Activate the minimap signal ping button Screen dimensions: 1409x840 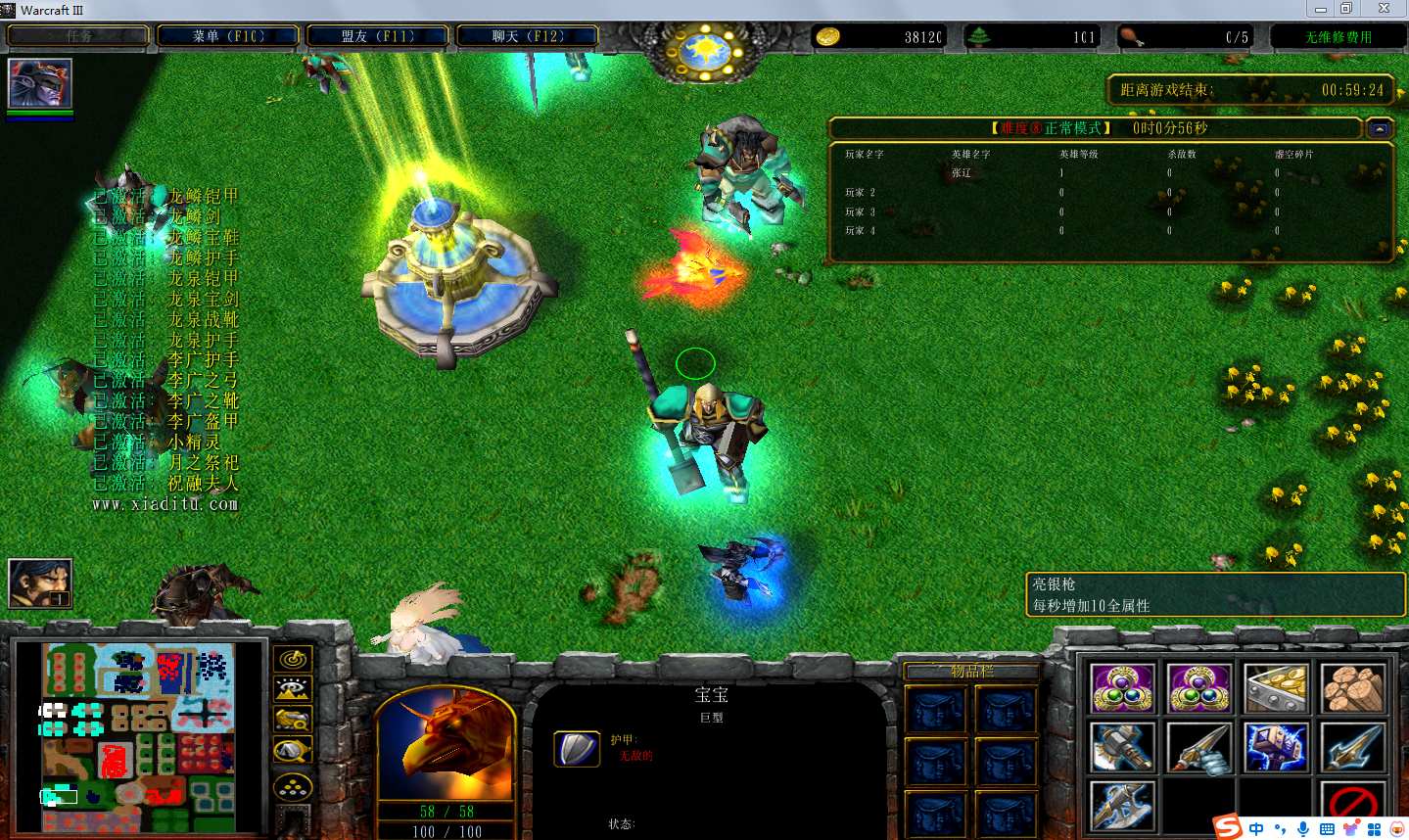tap(293, 660)
